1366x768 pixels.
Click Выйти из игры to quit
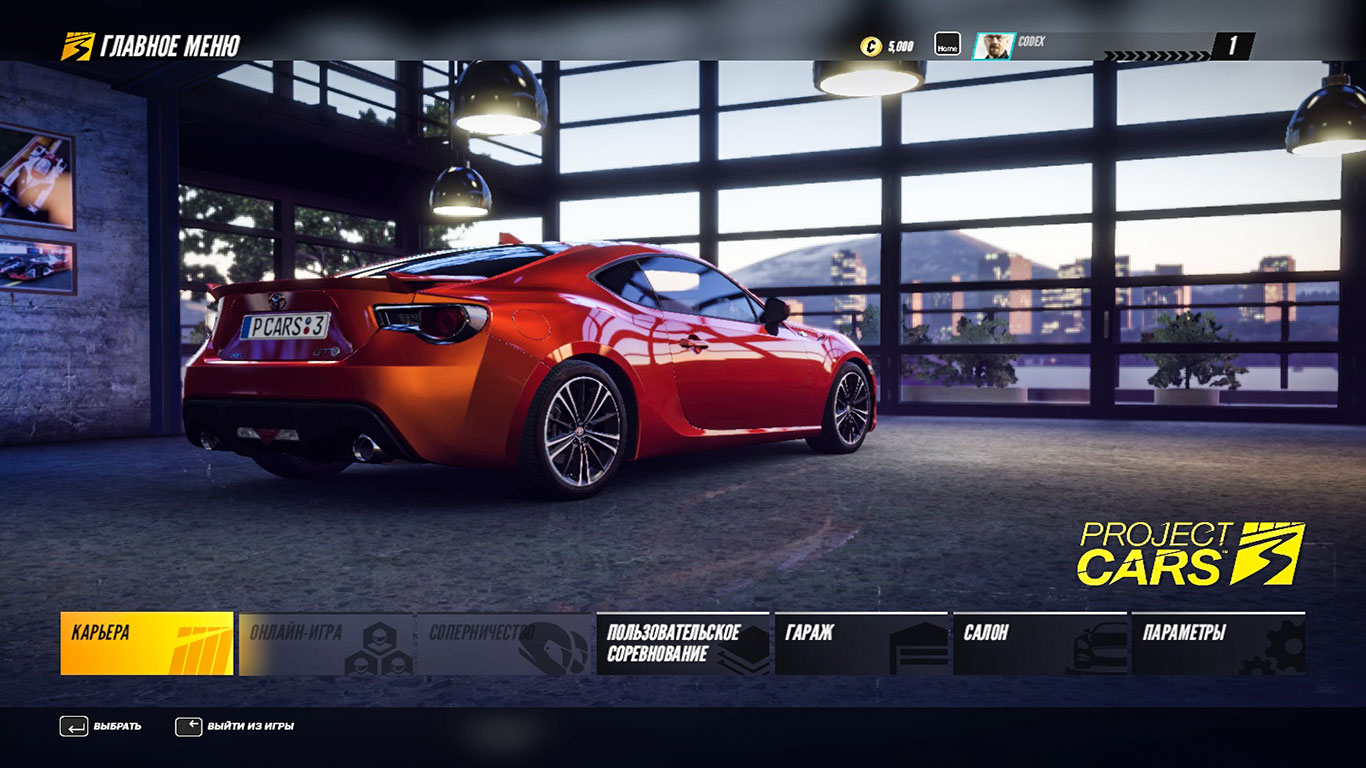[235, 726]
